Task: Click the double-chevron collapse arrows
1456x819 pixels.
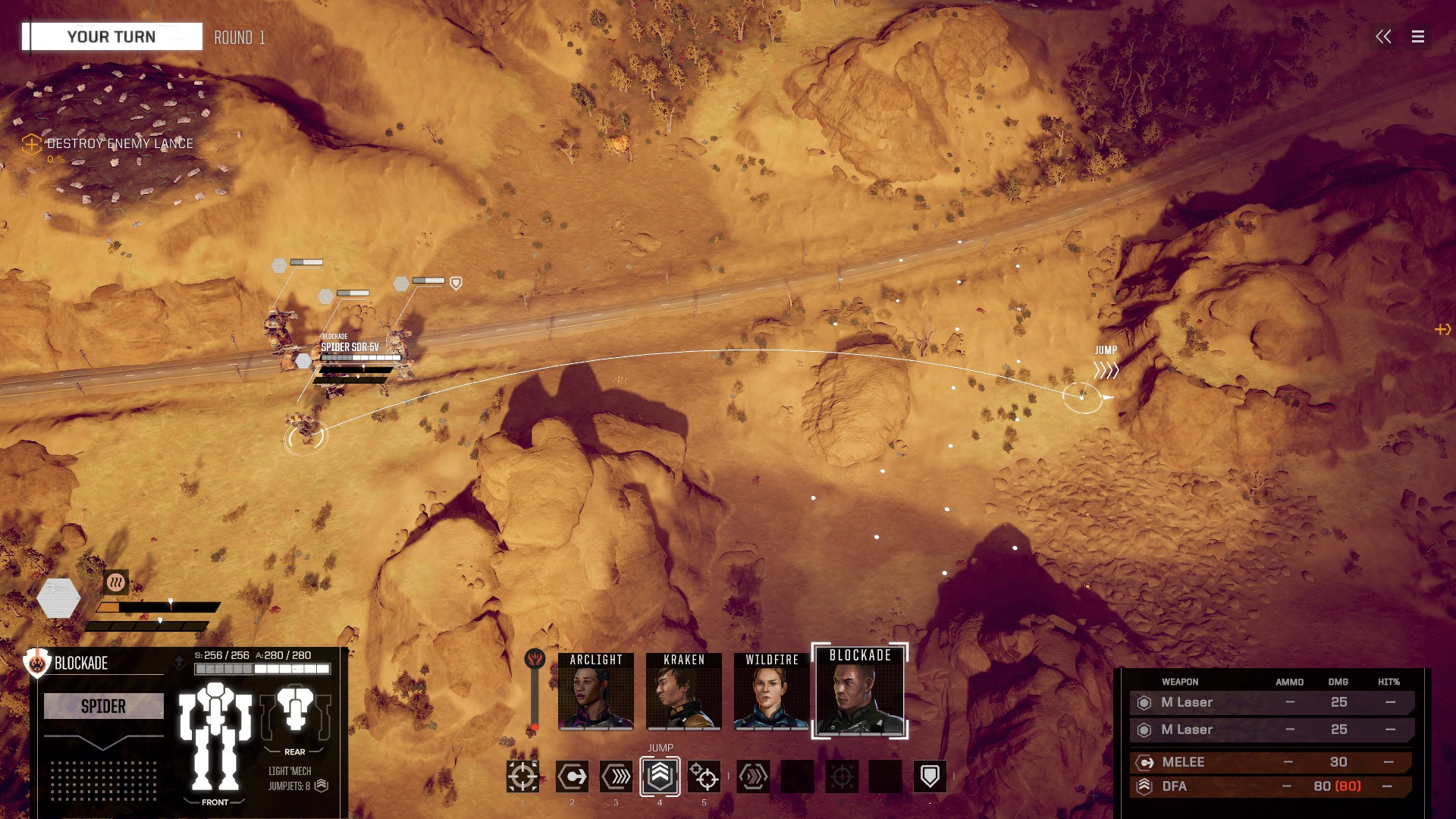Action: click(x=1383, y=36)
